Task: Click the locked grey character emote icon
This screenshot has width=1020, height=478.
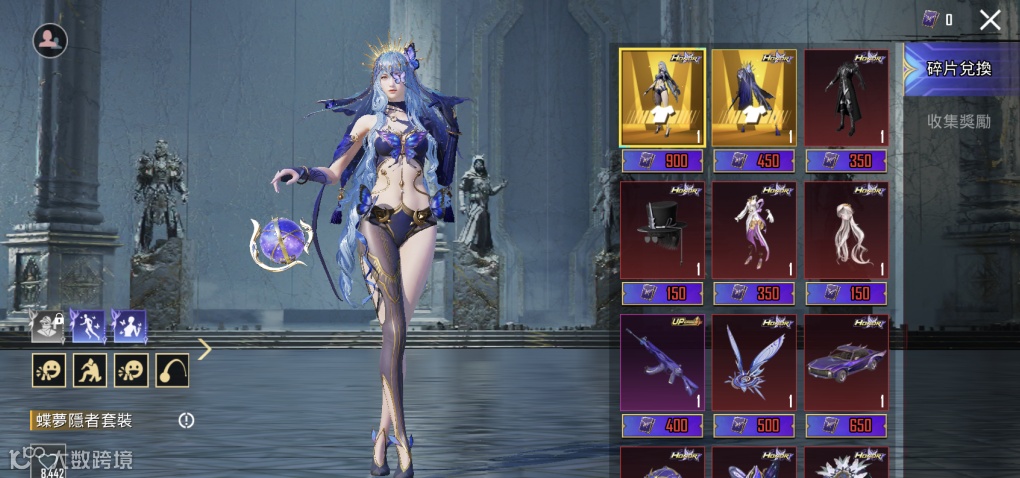Action: (48, 326)
